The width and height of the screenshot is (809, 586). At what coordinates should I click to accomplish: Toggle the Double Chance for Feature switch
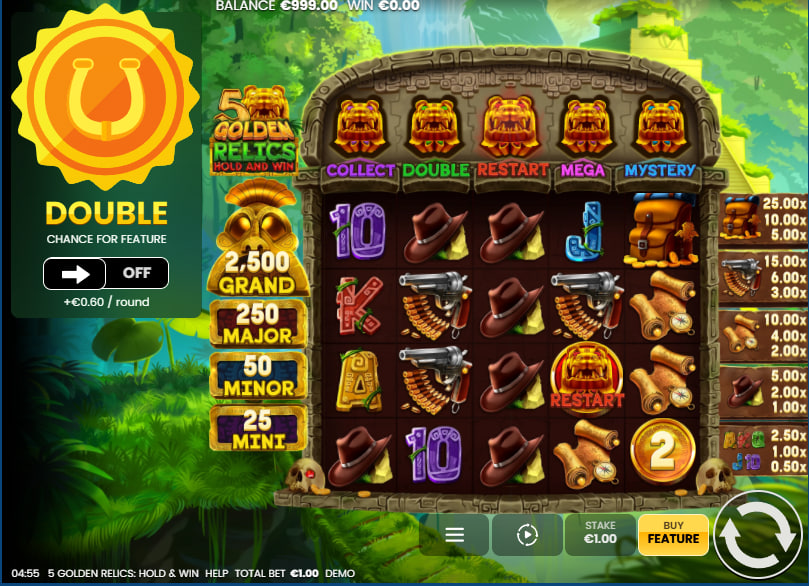[x=105, y=273]
